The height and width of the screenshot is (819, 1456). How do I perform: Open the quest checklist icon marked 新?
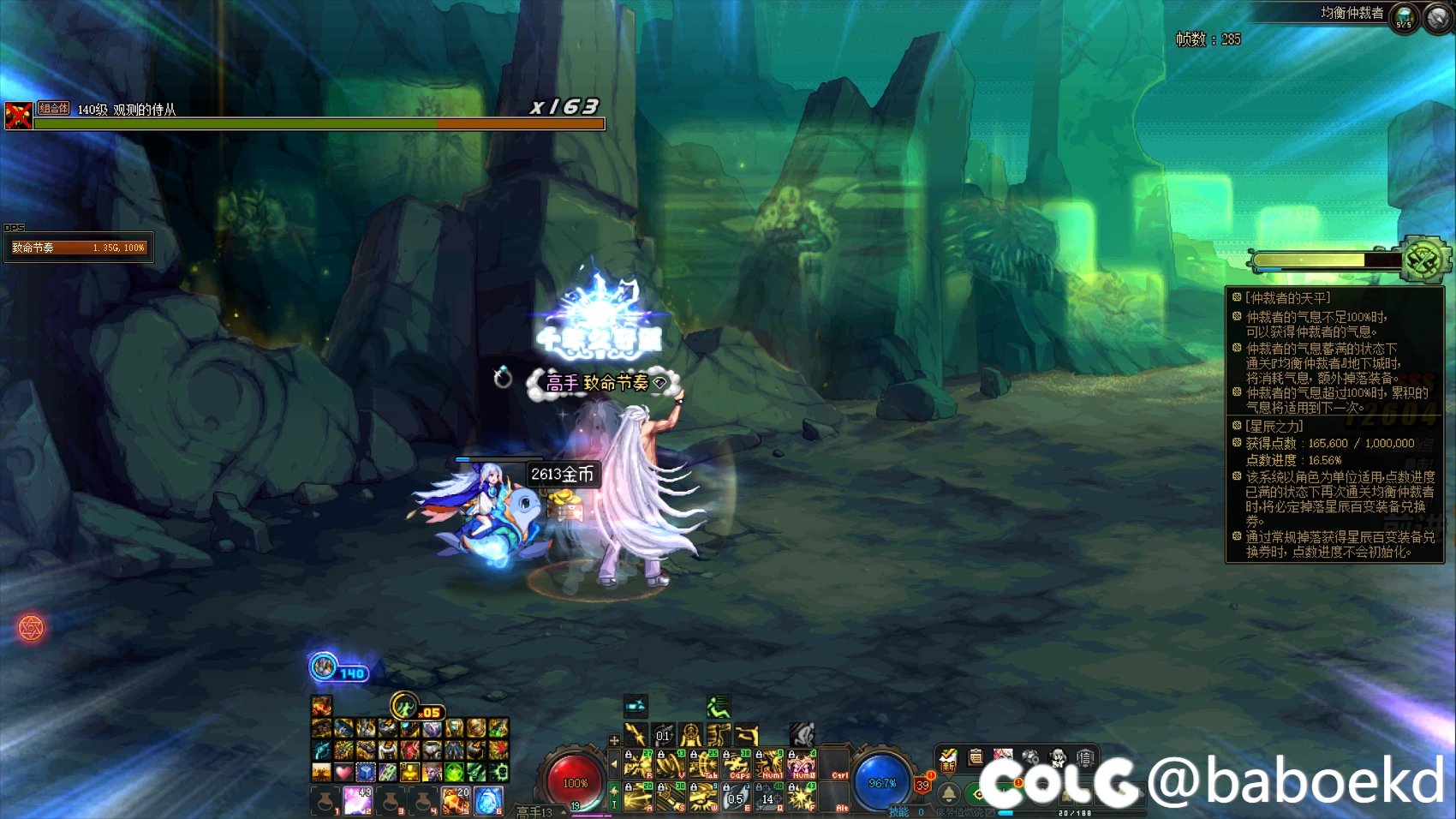(948, 757)
